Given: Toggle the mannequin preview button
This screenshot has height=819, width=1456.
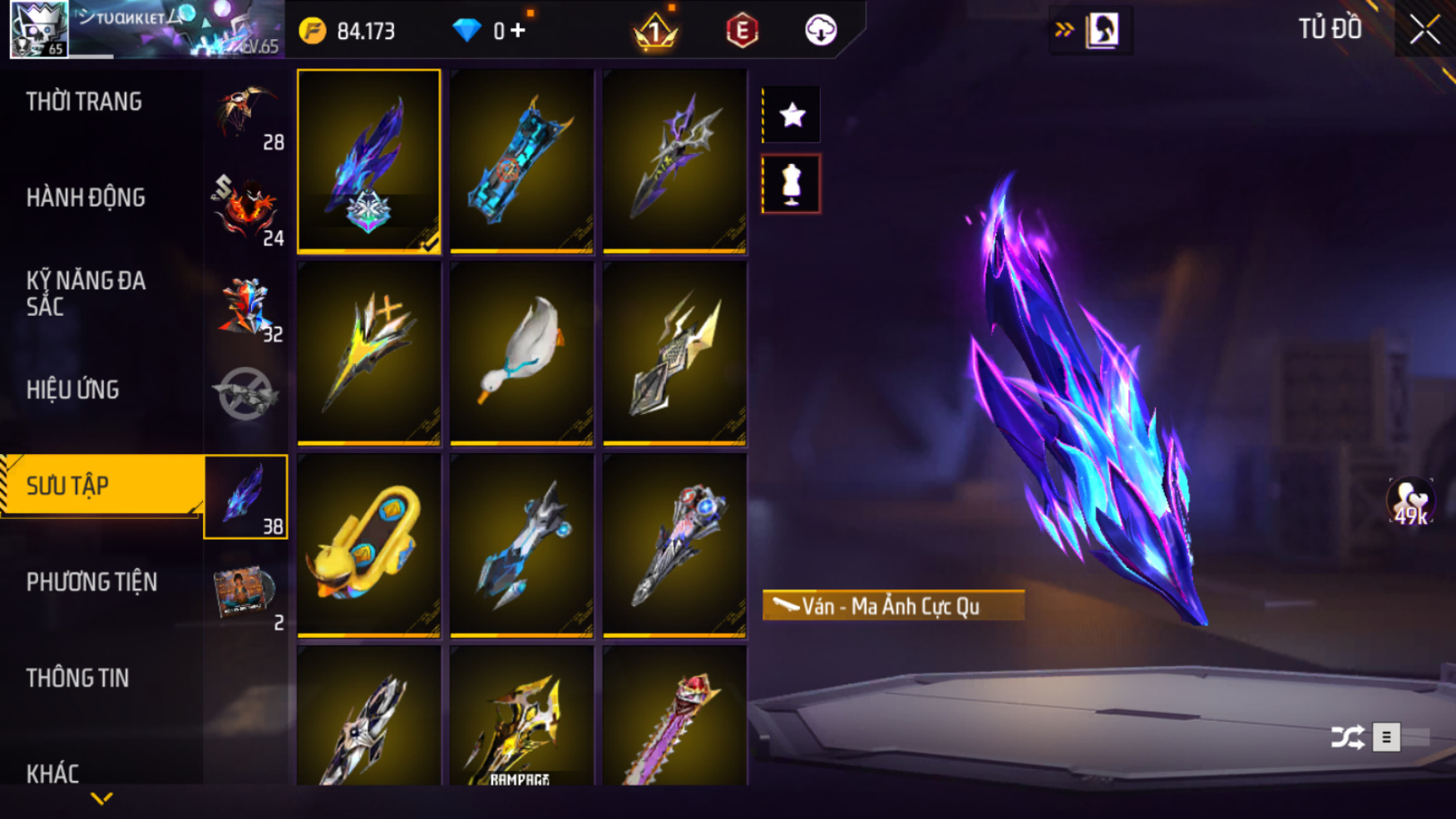Looking at the screenshot, I should point(792,184).
